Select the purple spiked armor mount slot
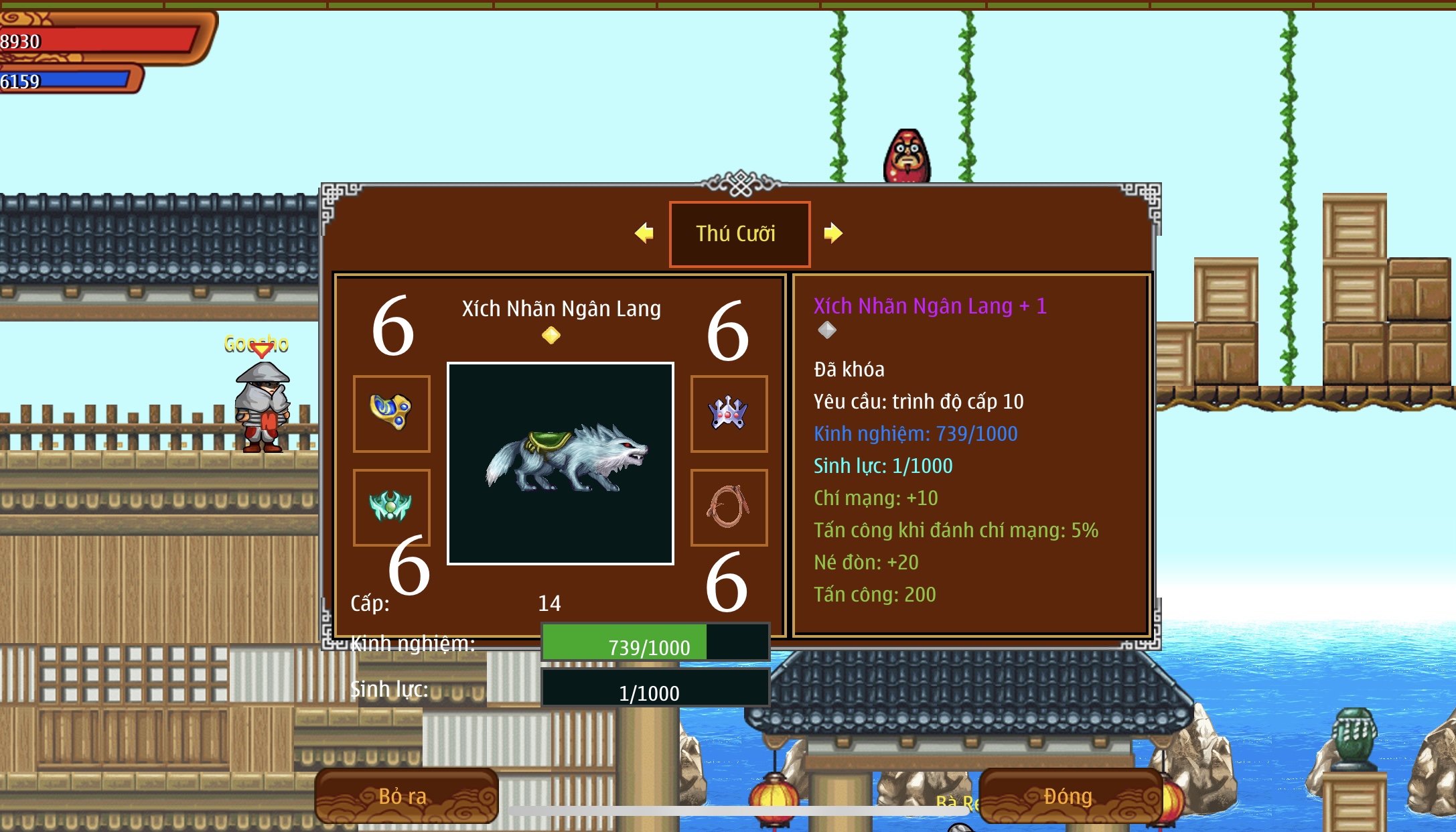 coord(729,413)
